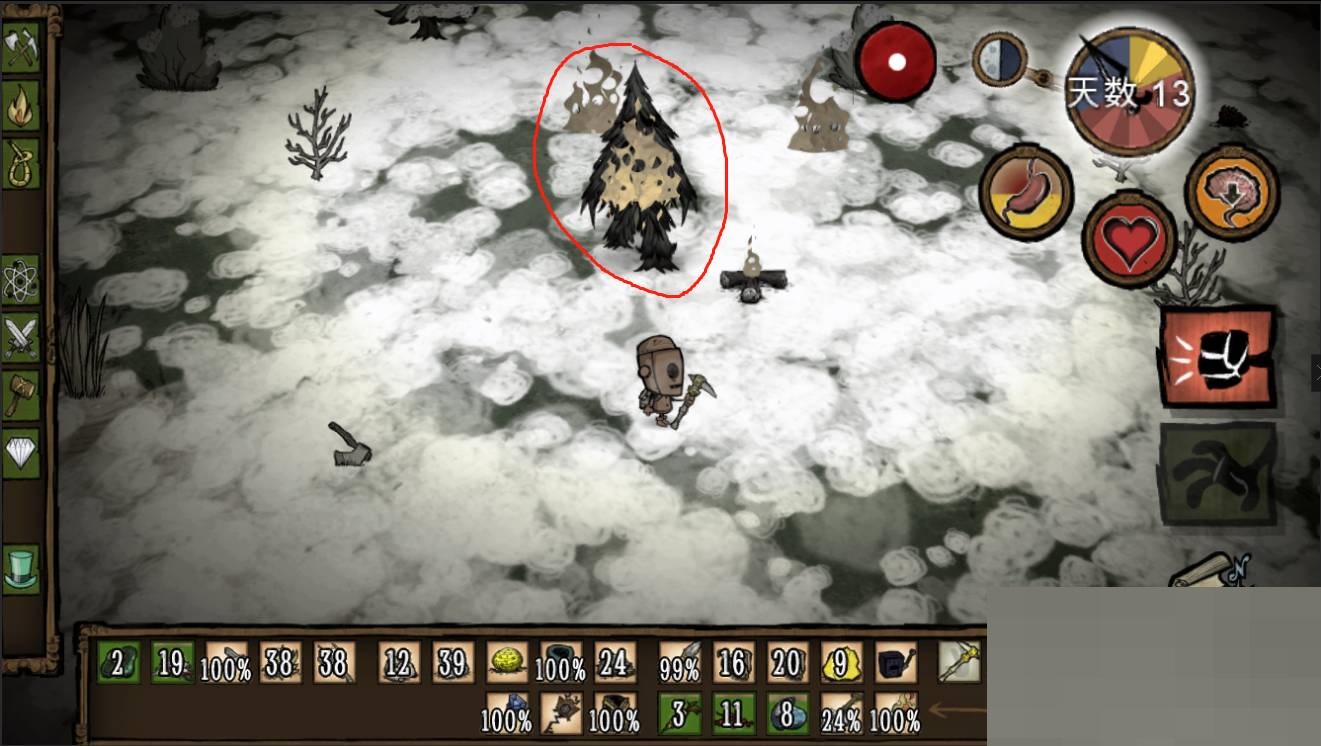Select the gold nugget stack of 9

click(841, 662)
